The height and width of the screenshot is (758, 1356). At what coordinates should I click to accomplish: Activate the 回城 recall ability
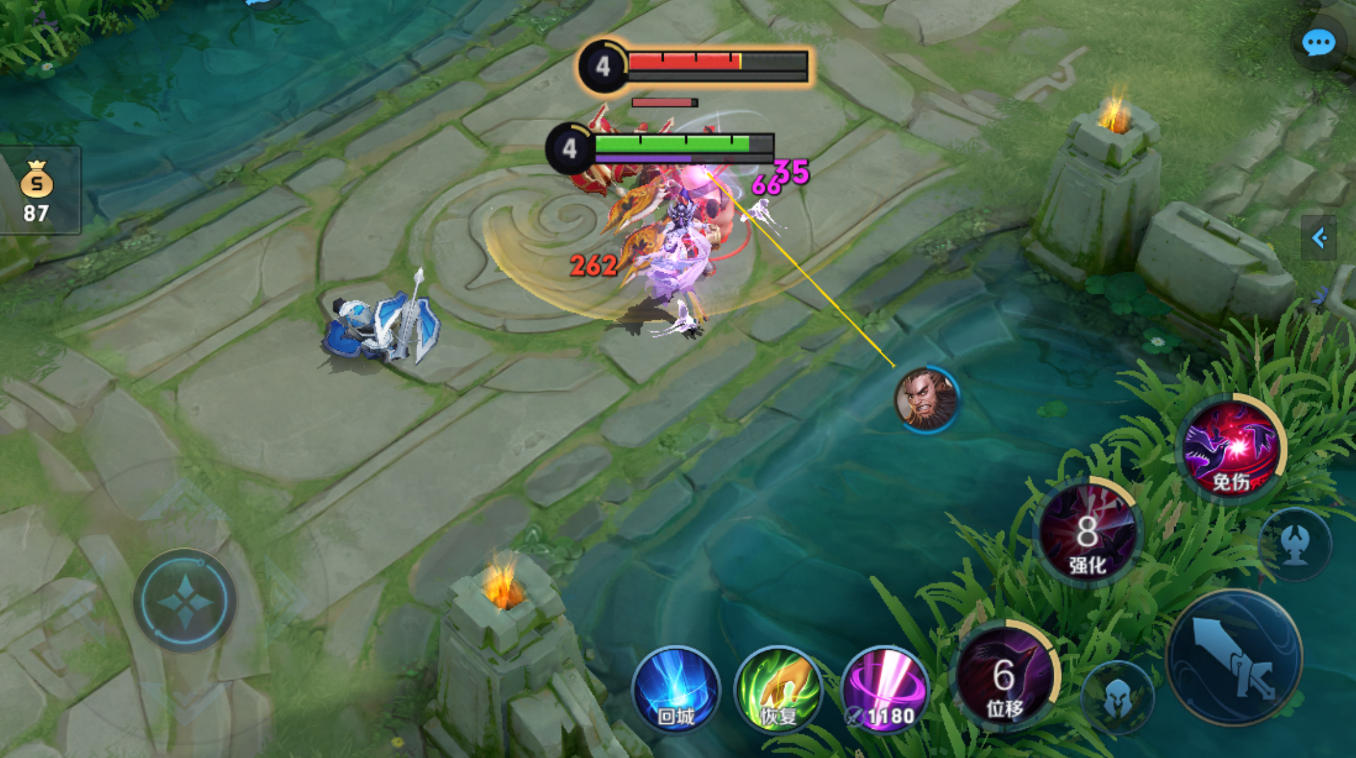tap(675, 691)
